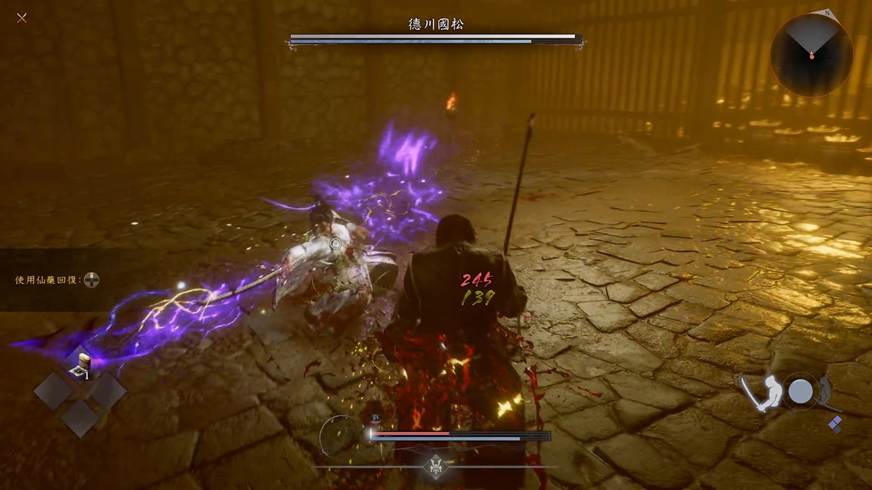
Task: Select the small purple blocks icon
Action: (x=835, y=423)
